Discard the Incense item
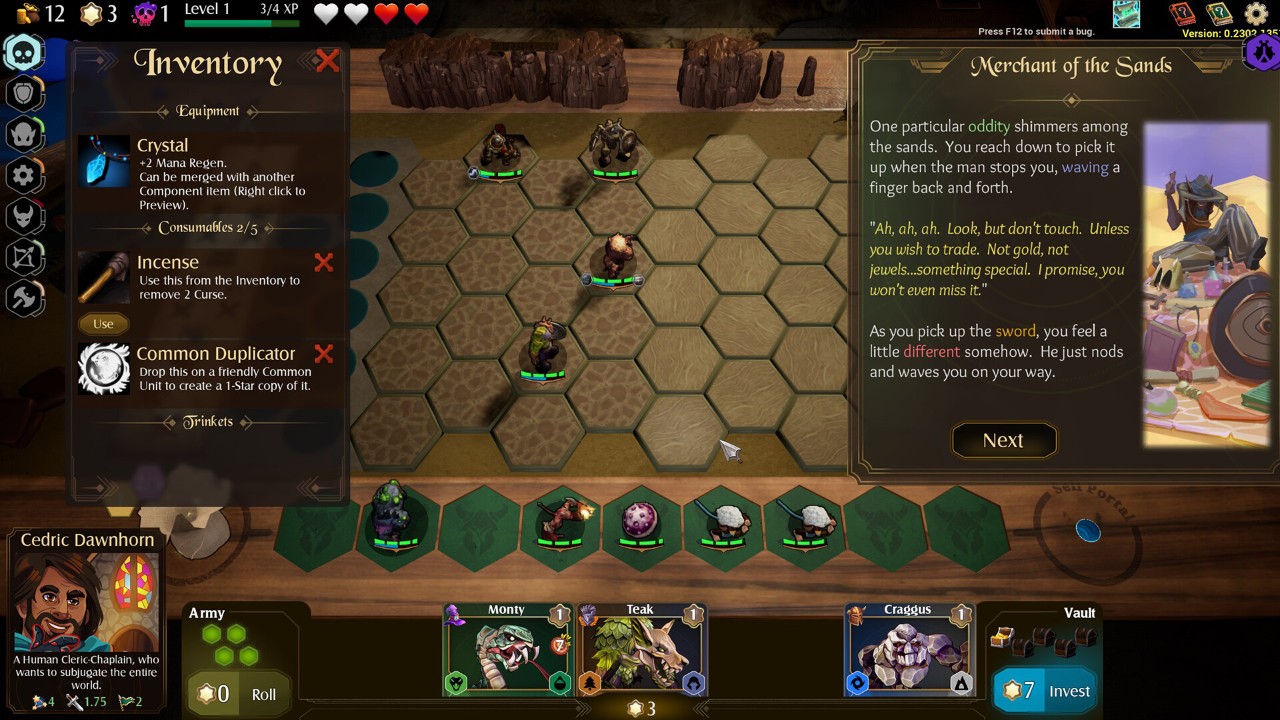Screen dimensions: 1280x720 click(x=324, y=263)
